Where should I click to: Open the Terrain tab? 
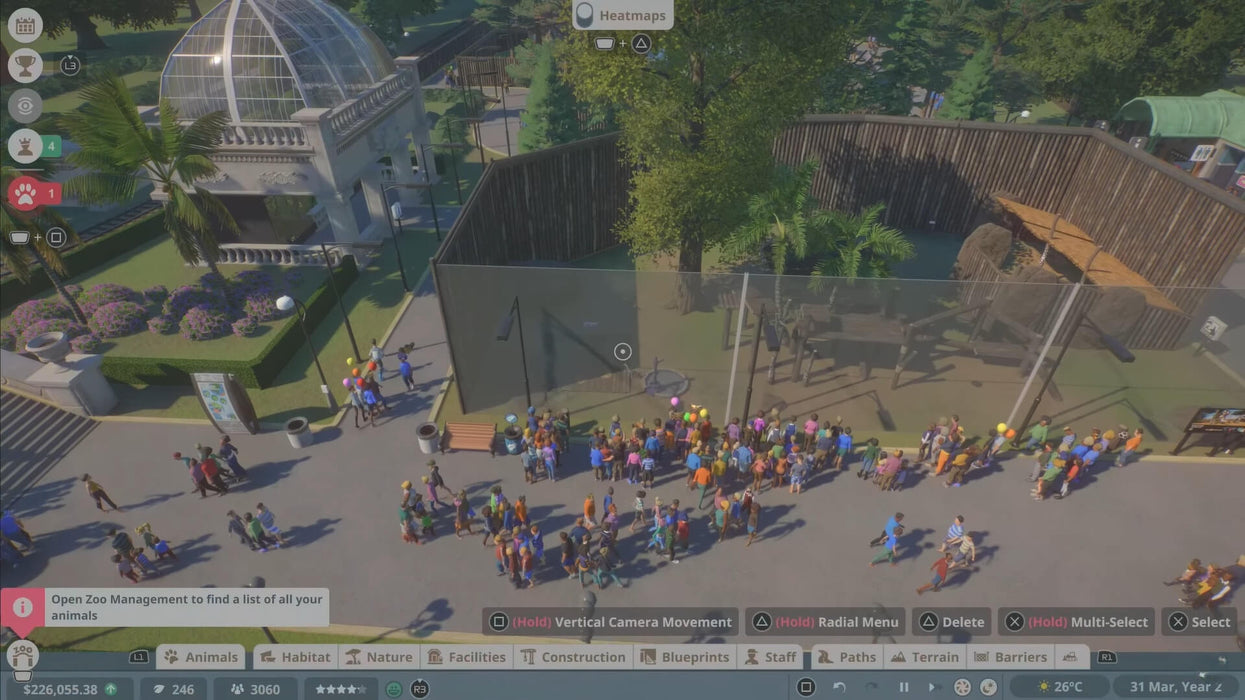point(924,657)
